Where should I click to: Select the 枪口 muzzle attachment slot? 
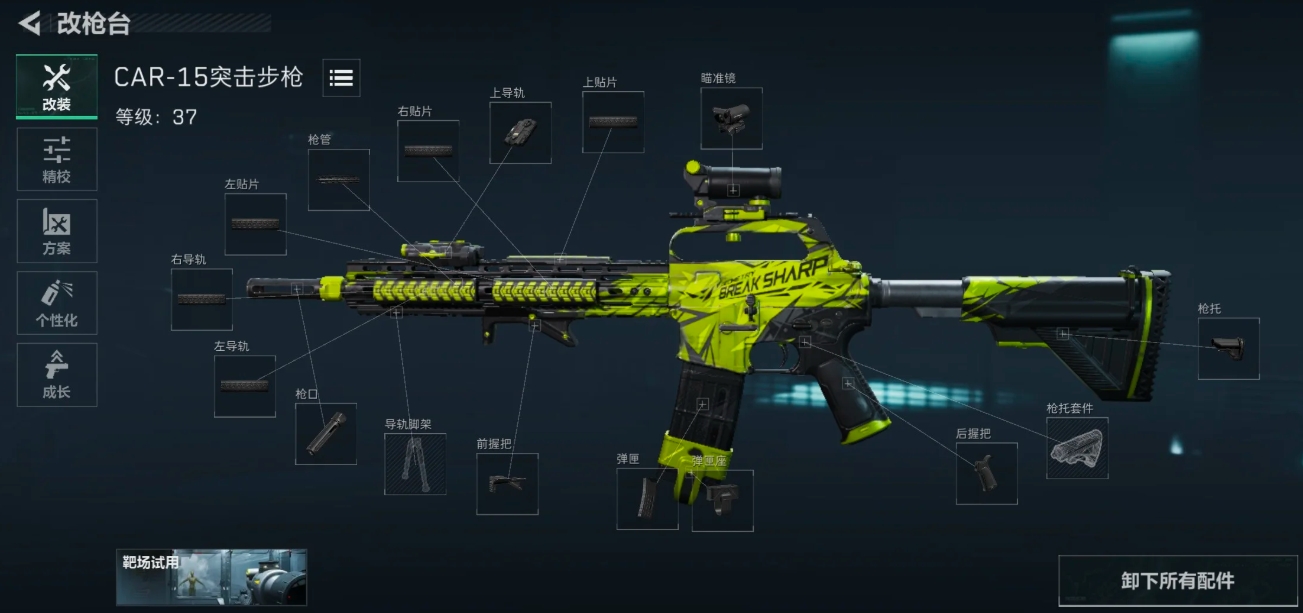(326, 434)
